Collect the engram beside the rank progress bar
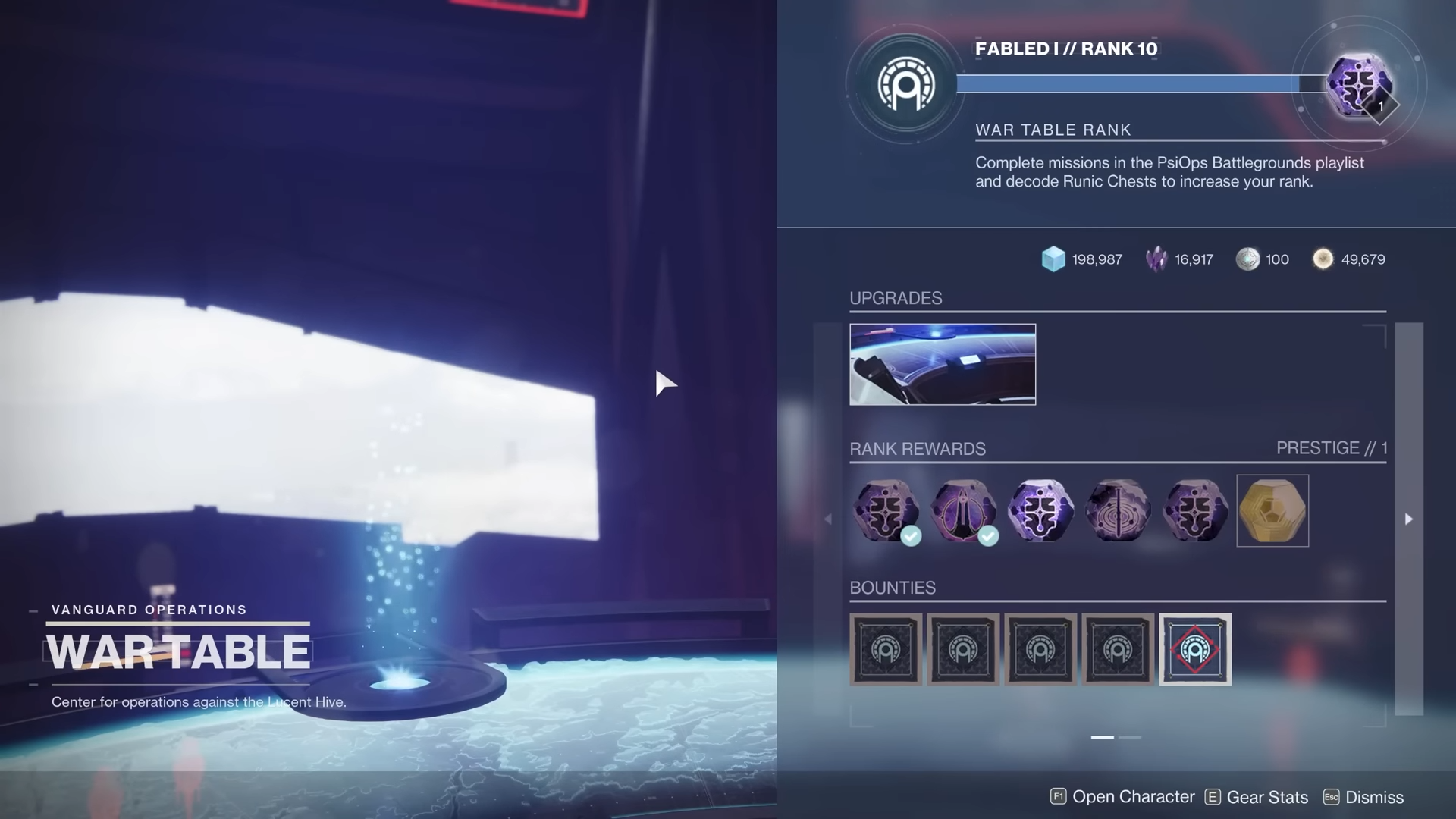Viewport: 1456px width, 819px height. tap(1358, 84)
